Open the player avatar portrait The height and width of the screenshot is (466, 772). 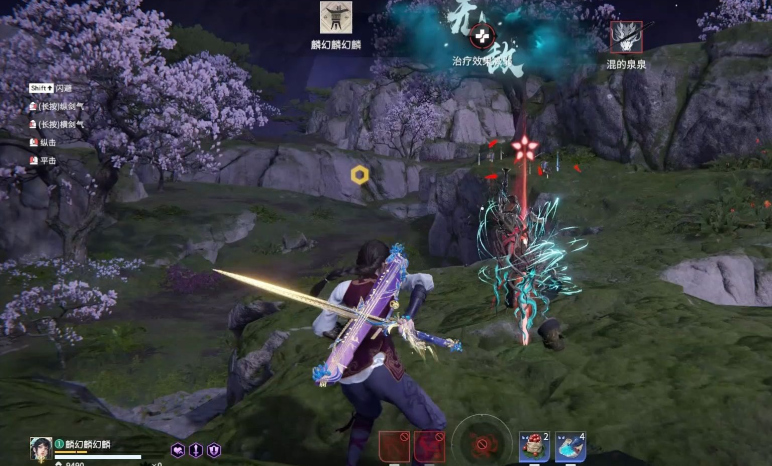click(41, 449)
